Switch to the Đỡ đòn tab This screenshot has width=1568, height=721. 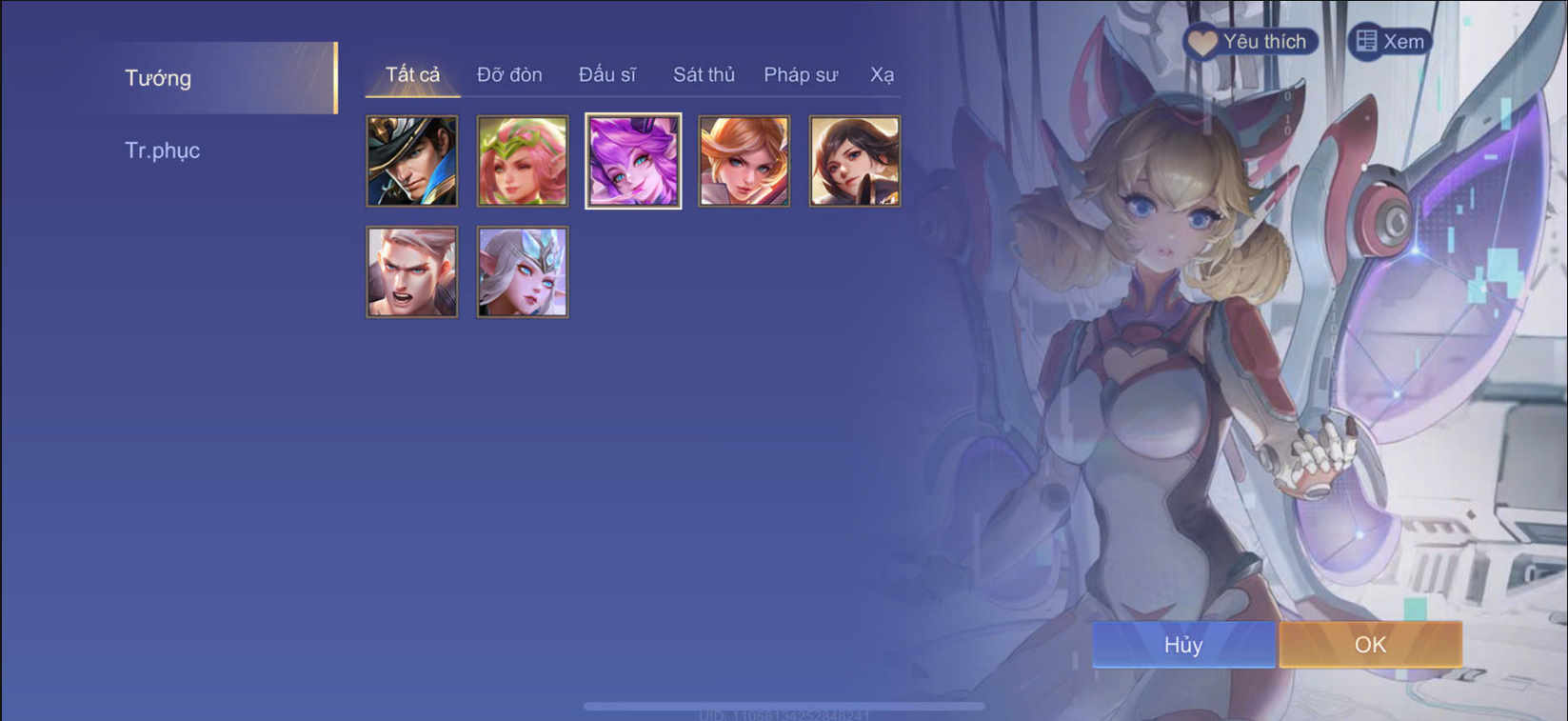click(510, 74)
